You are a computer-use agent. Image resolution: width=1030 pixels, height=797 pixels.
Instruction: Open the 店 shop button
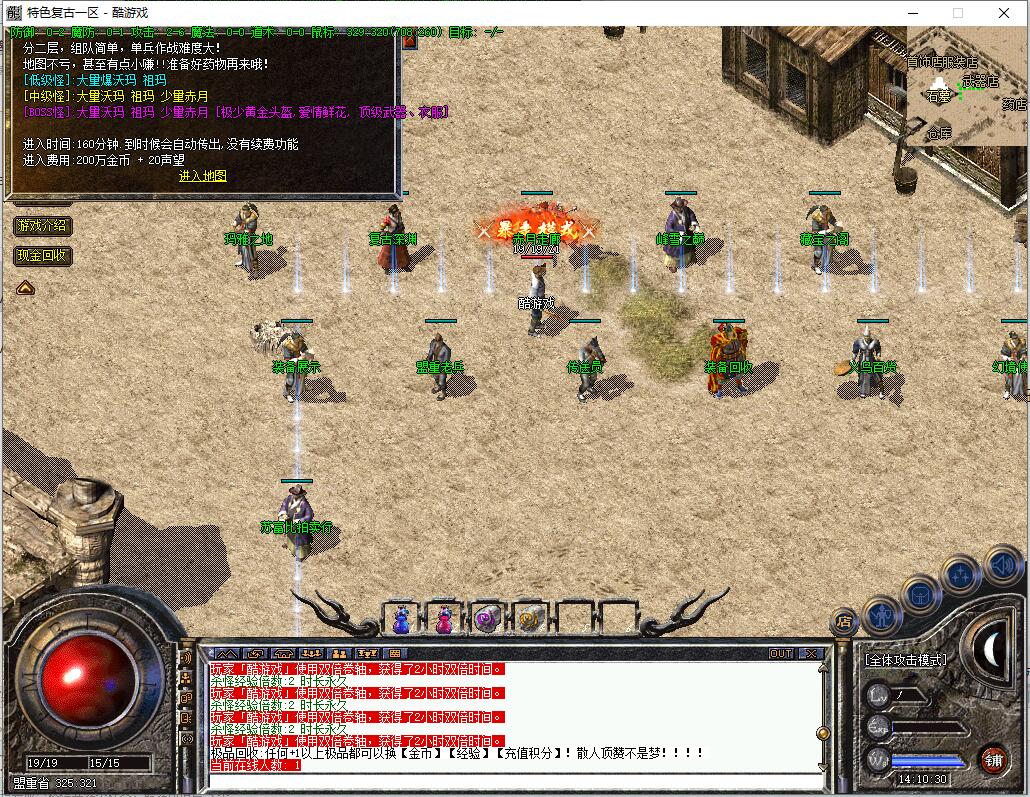click(x=843, y=622)
